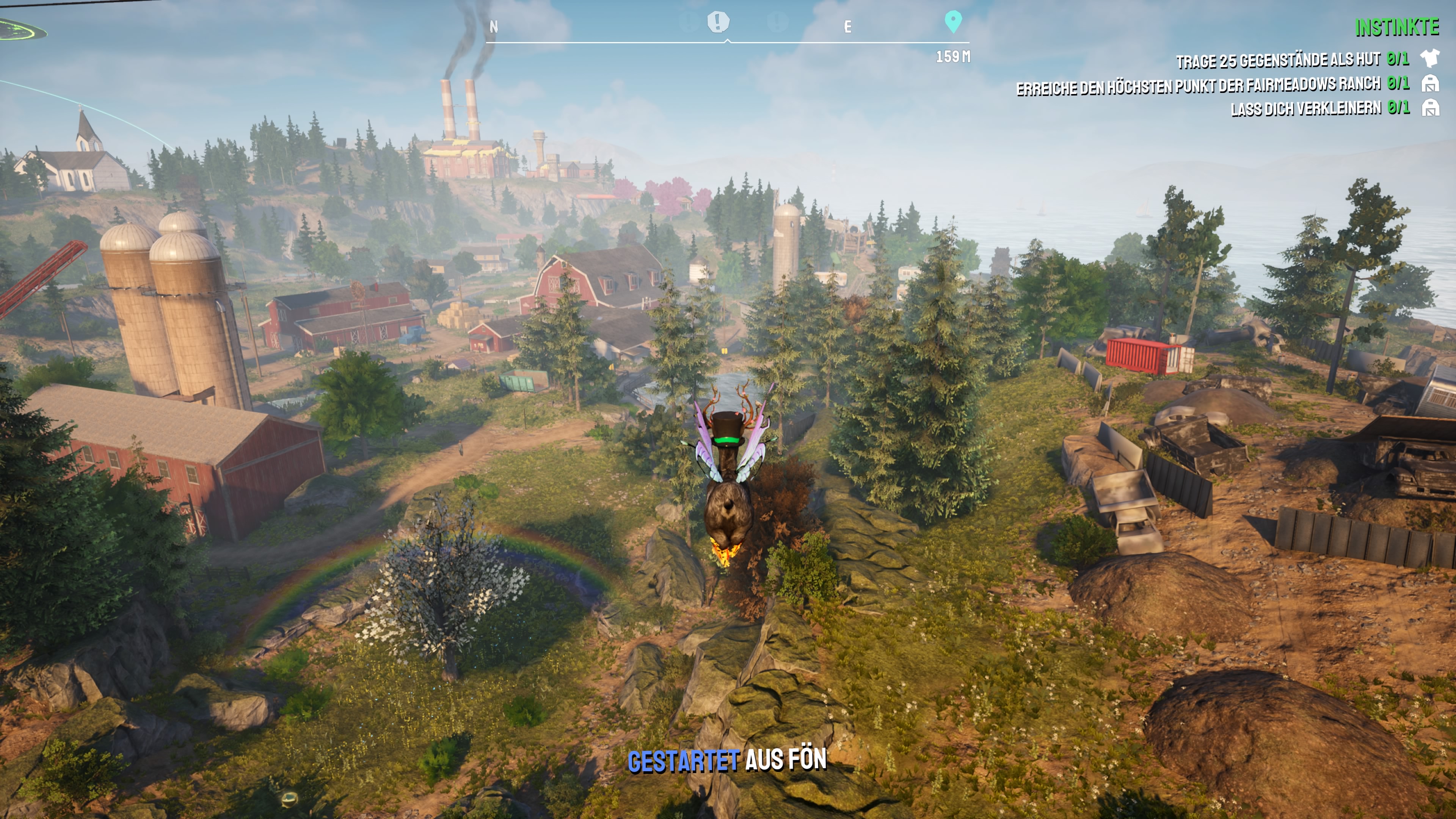Click the faded exclamation marker right of center
The height and width of the screenshot is (819, 1456).
(x=779, y=22)
